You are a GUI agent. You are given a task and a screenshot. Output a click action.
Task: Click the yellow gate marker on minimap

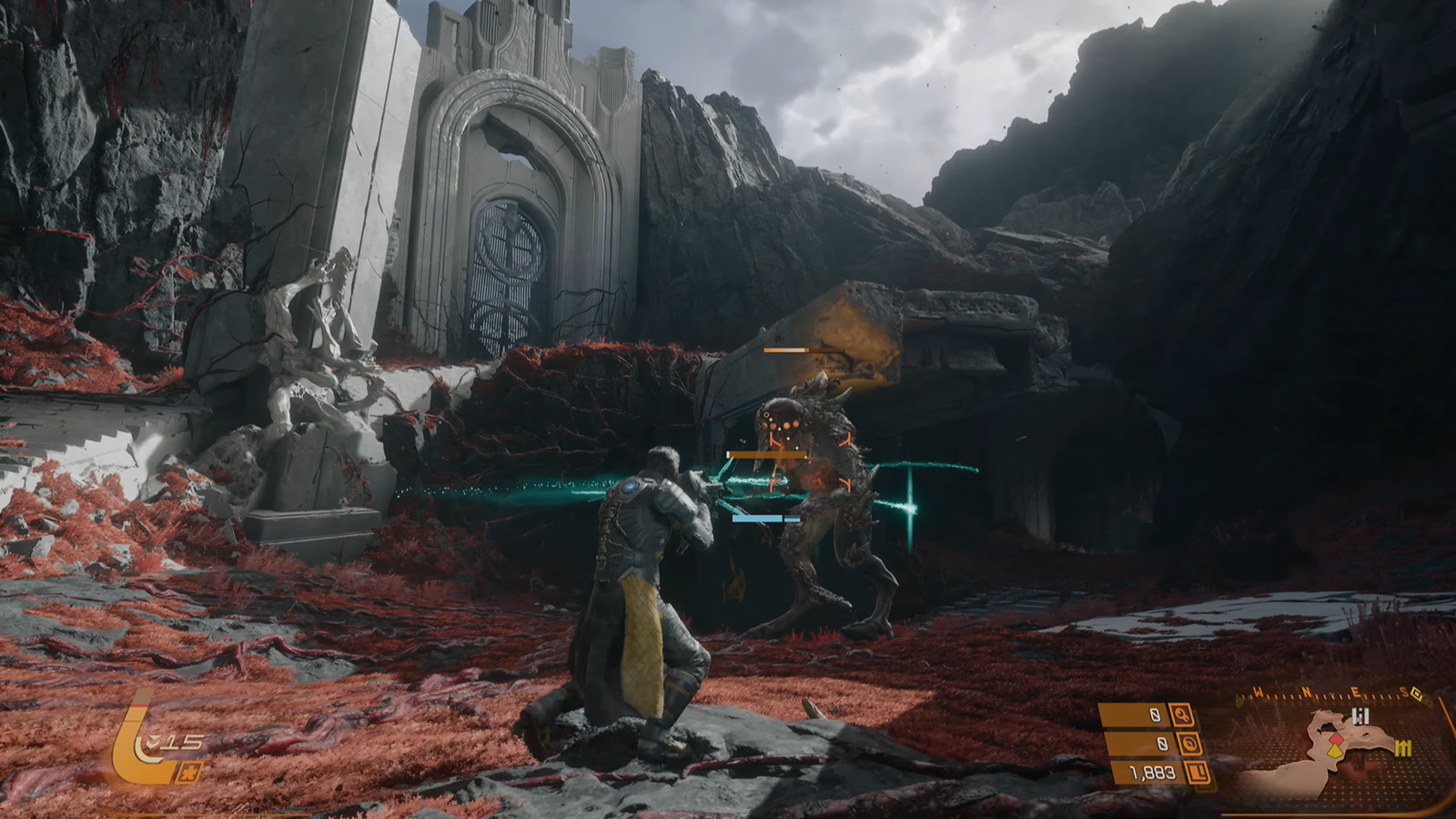click(x=1402, y=748)
